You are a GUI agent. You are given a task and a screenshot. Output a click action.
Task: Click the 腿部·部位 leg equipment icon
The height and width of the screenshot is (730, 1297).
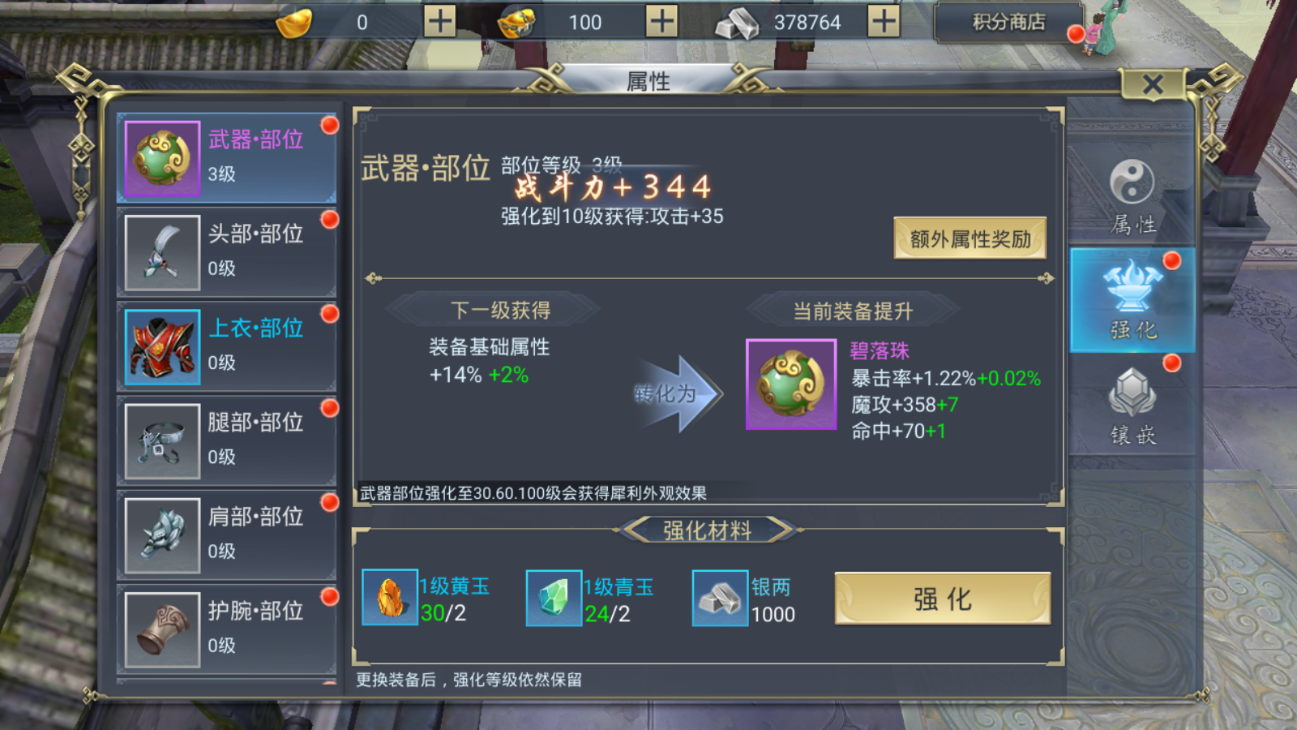click(161, 440)
